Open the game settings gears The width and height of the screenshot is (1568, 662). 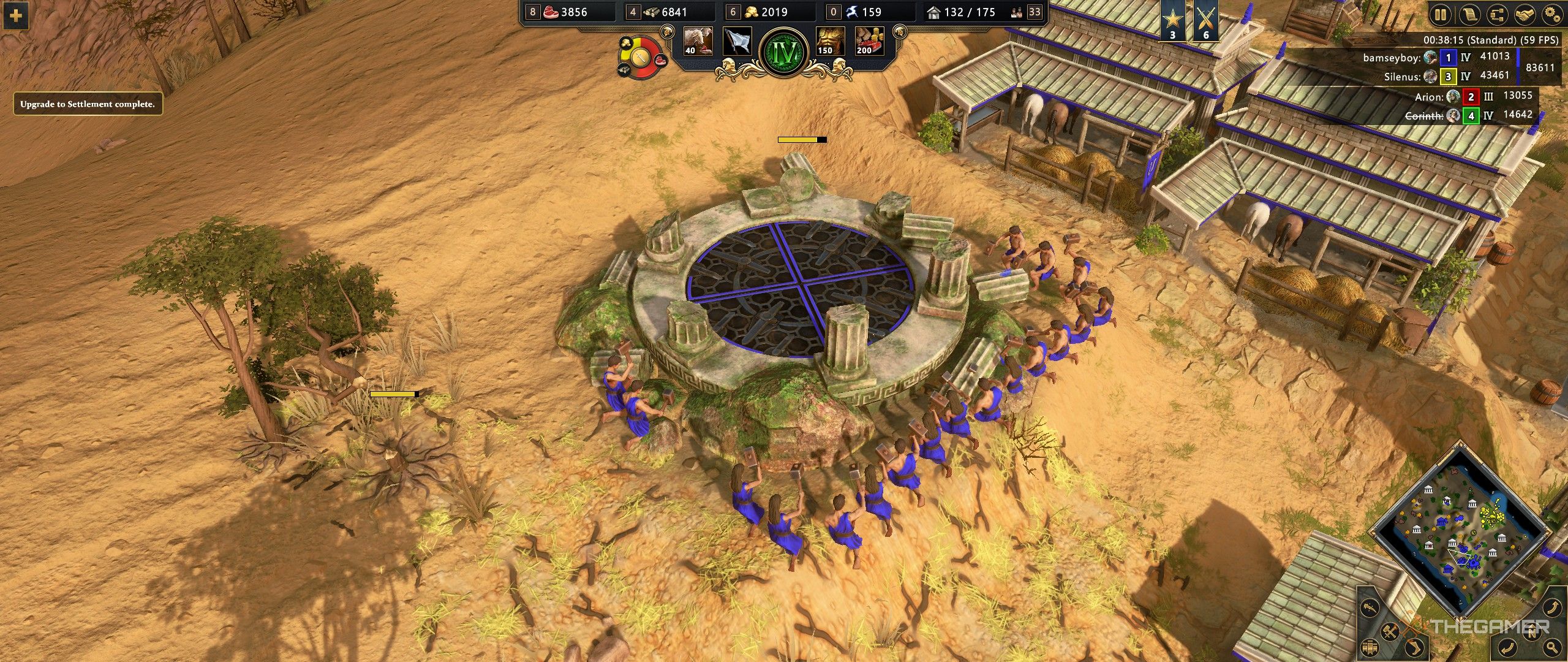(1553, 15)
